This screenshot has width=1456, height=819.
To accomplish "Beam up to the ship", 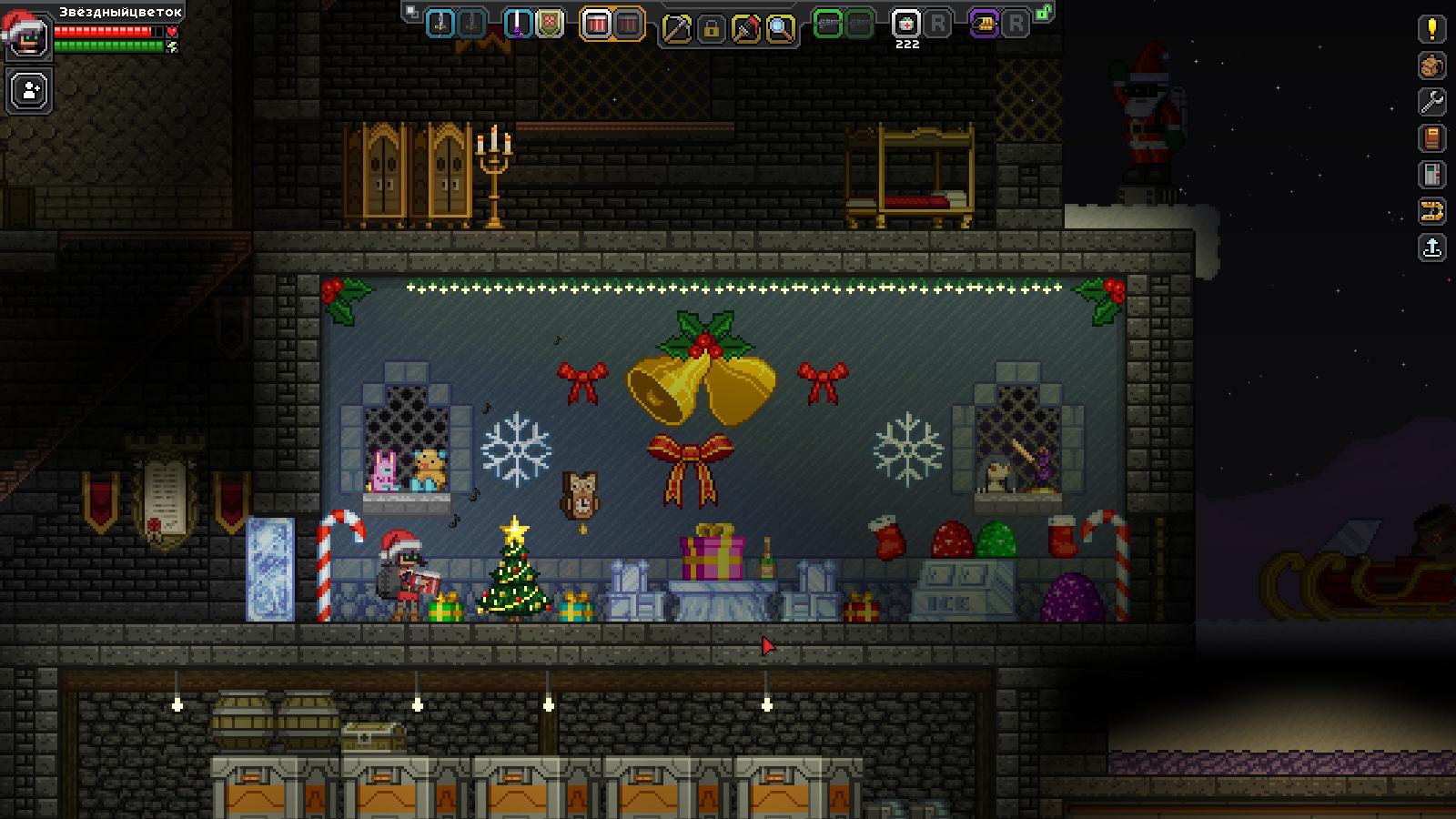I will tap(1431, 248).
